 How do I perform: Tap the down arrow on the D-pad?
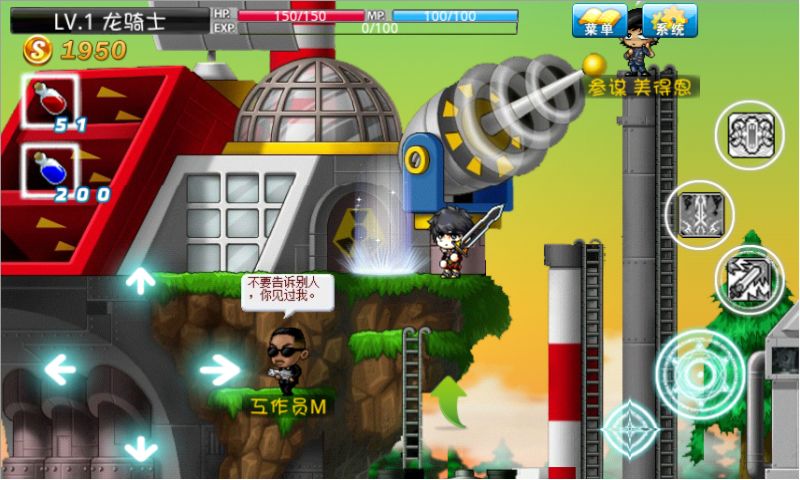140,447
